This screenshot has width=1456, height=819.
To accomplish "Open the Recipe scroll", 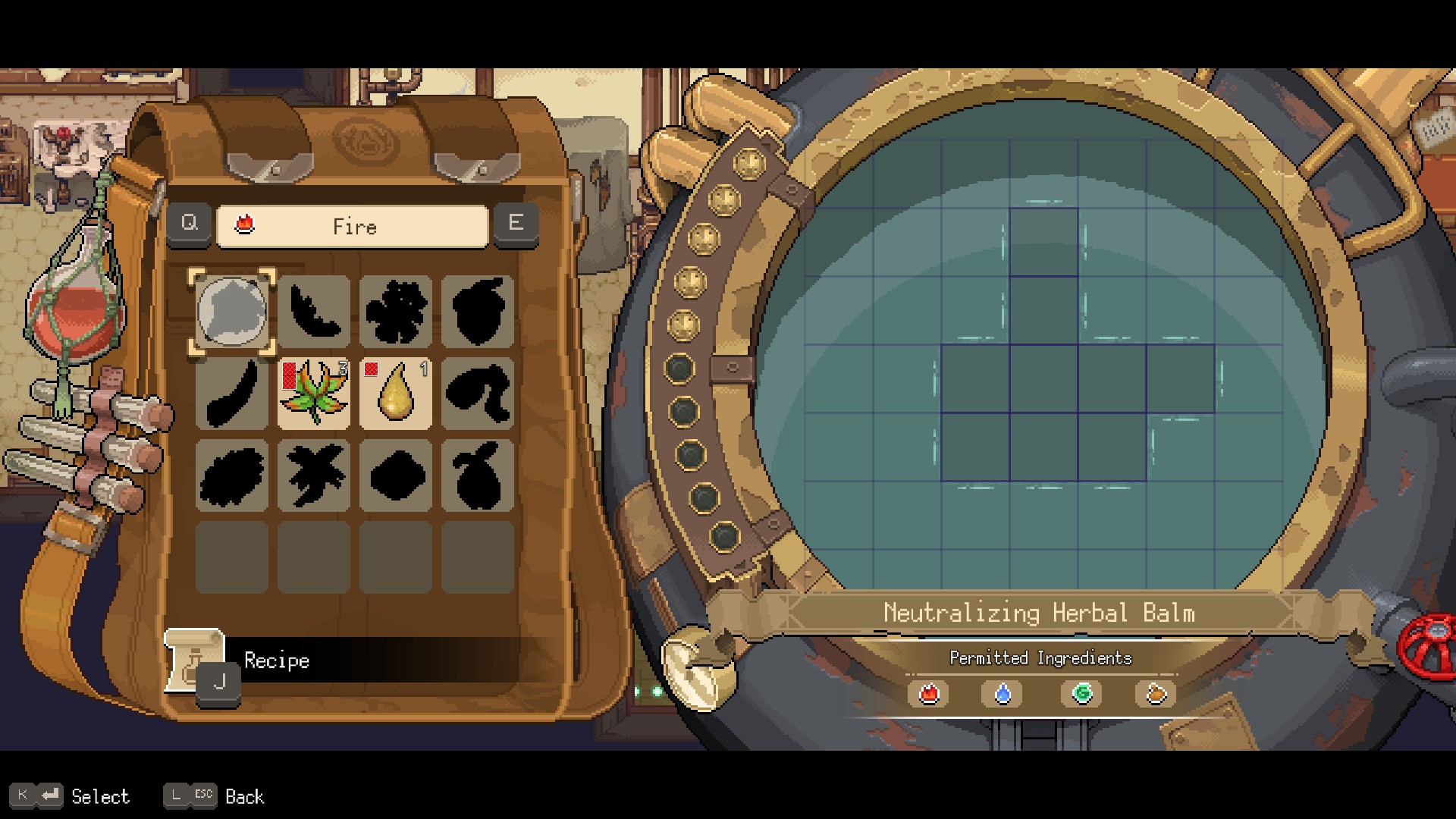I will pyautogui.click(x=194, y=660).
